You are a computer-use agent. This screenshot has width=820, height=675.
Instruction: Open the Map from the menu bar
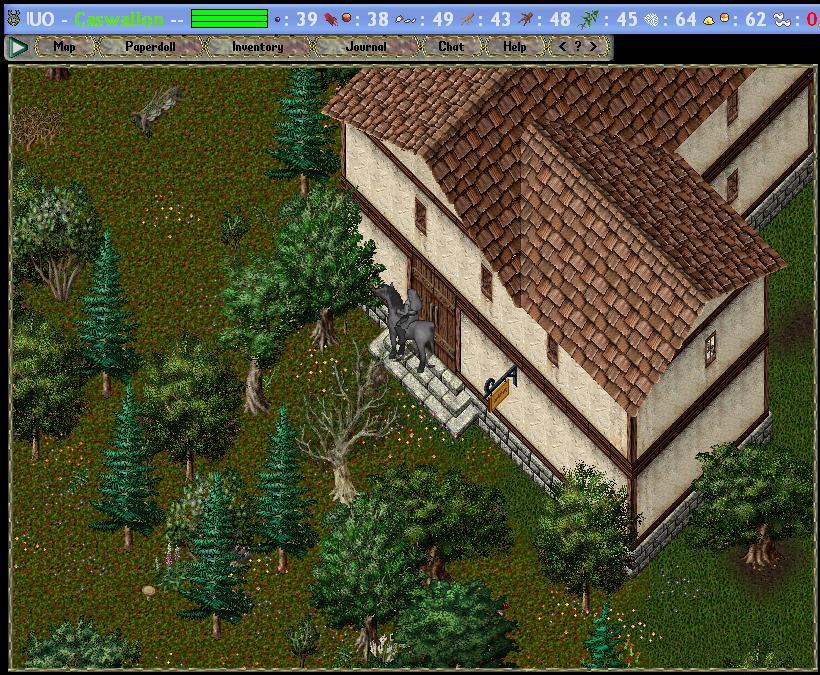(64, 46)
